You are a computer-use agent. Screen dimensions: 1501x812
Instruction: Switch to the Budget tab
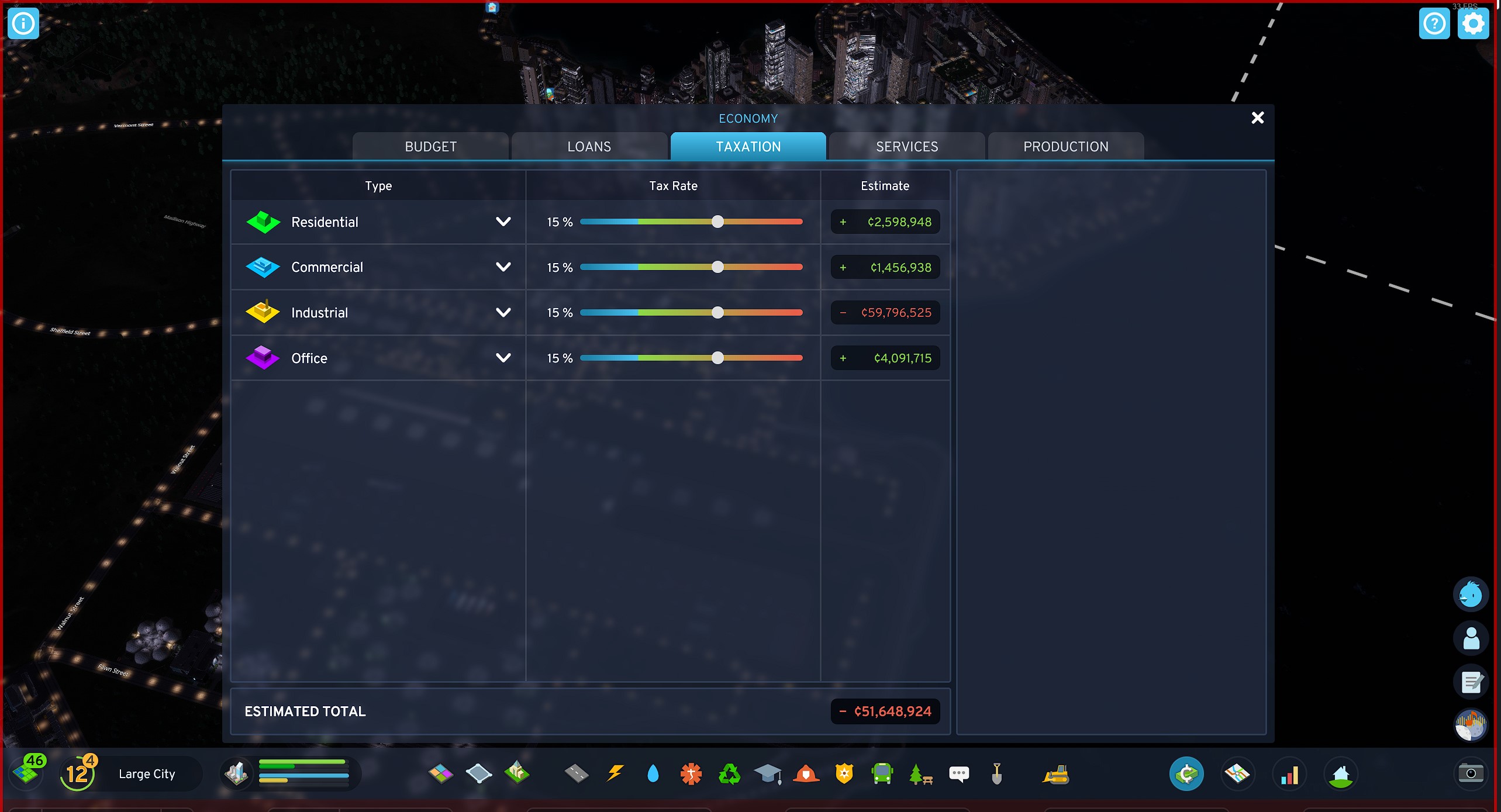point(430,146)
